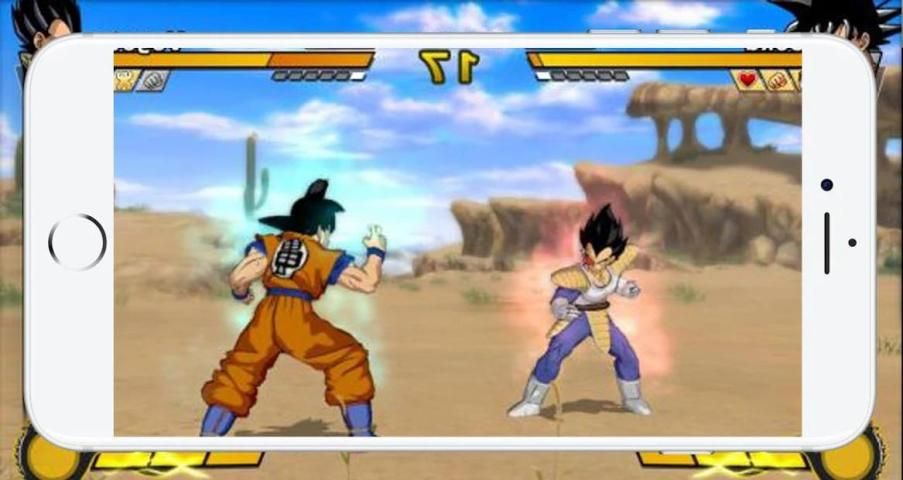Activate the gray fist icon under left health bar
This screenshot has width=903, height=480.
pos(152,80)
